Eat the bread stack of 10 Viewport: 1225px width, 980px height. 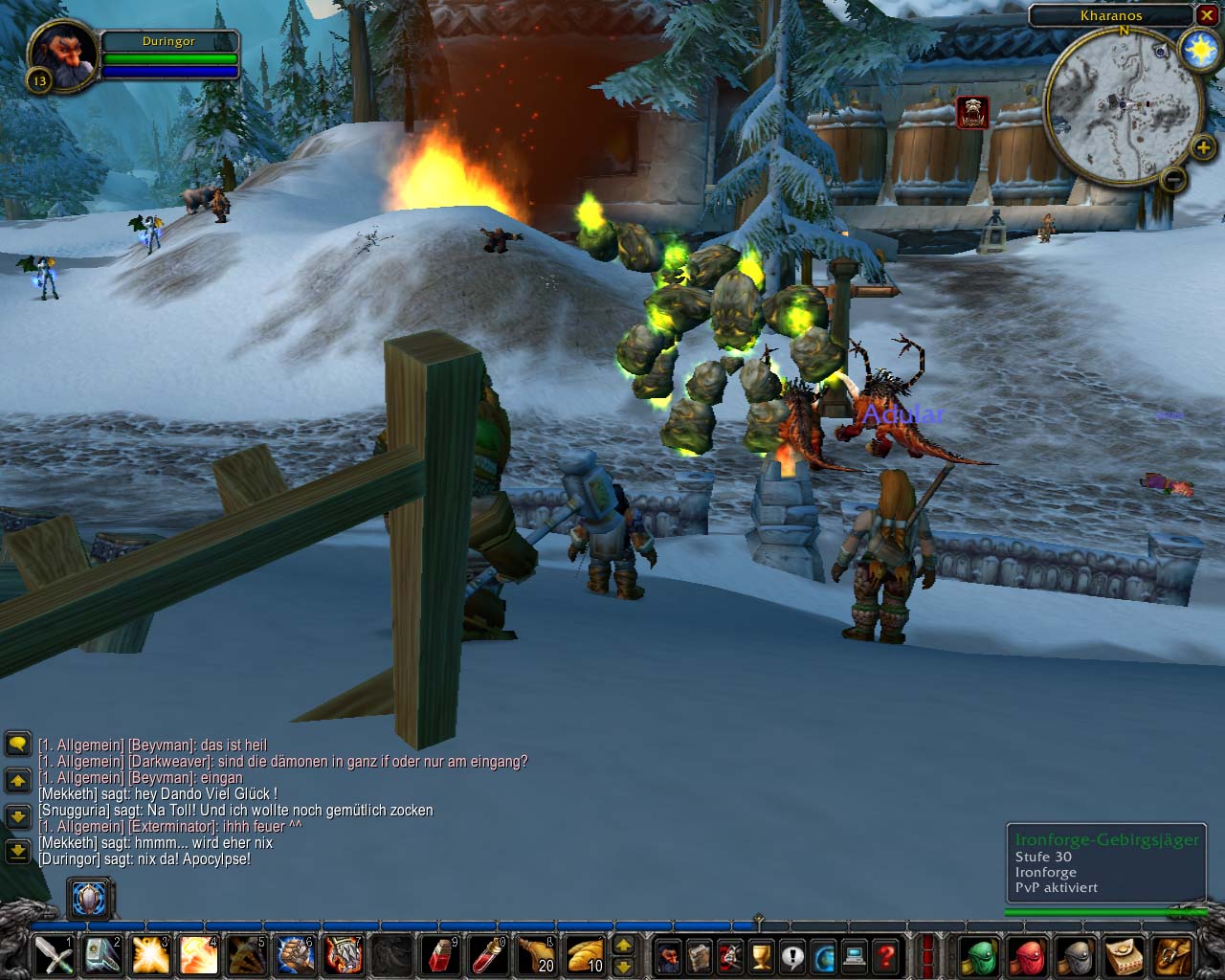585,954
